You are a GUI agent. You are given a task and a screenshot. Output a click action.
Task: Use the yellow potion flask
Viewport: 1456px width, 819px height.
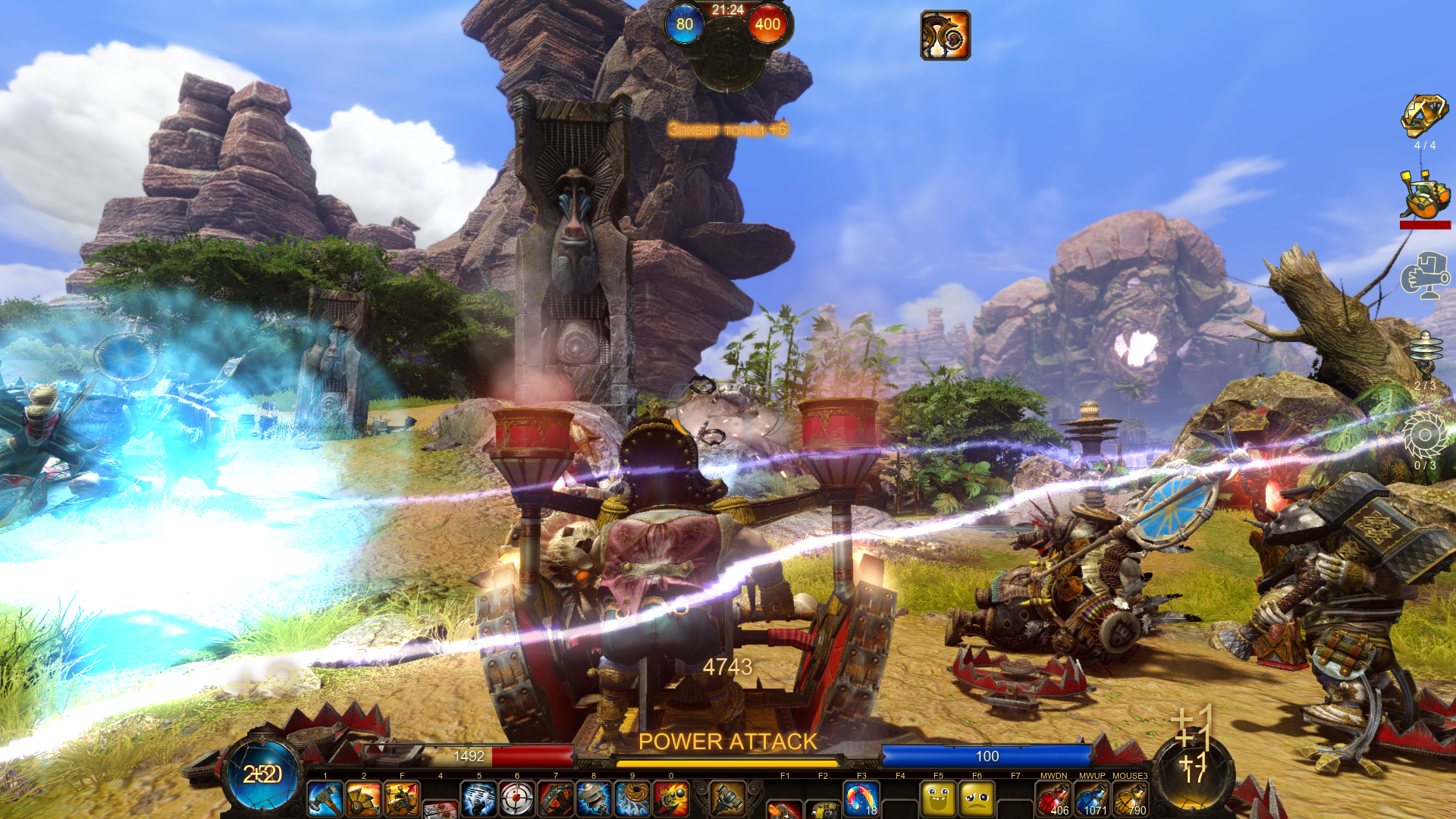pos(1131,799)
